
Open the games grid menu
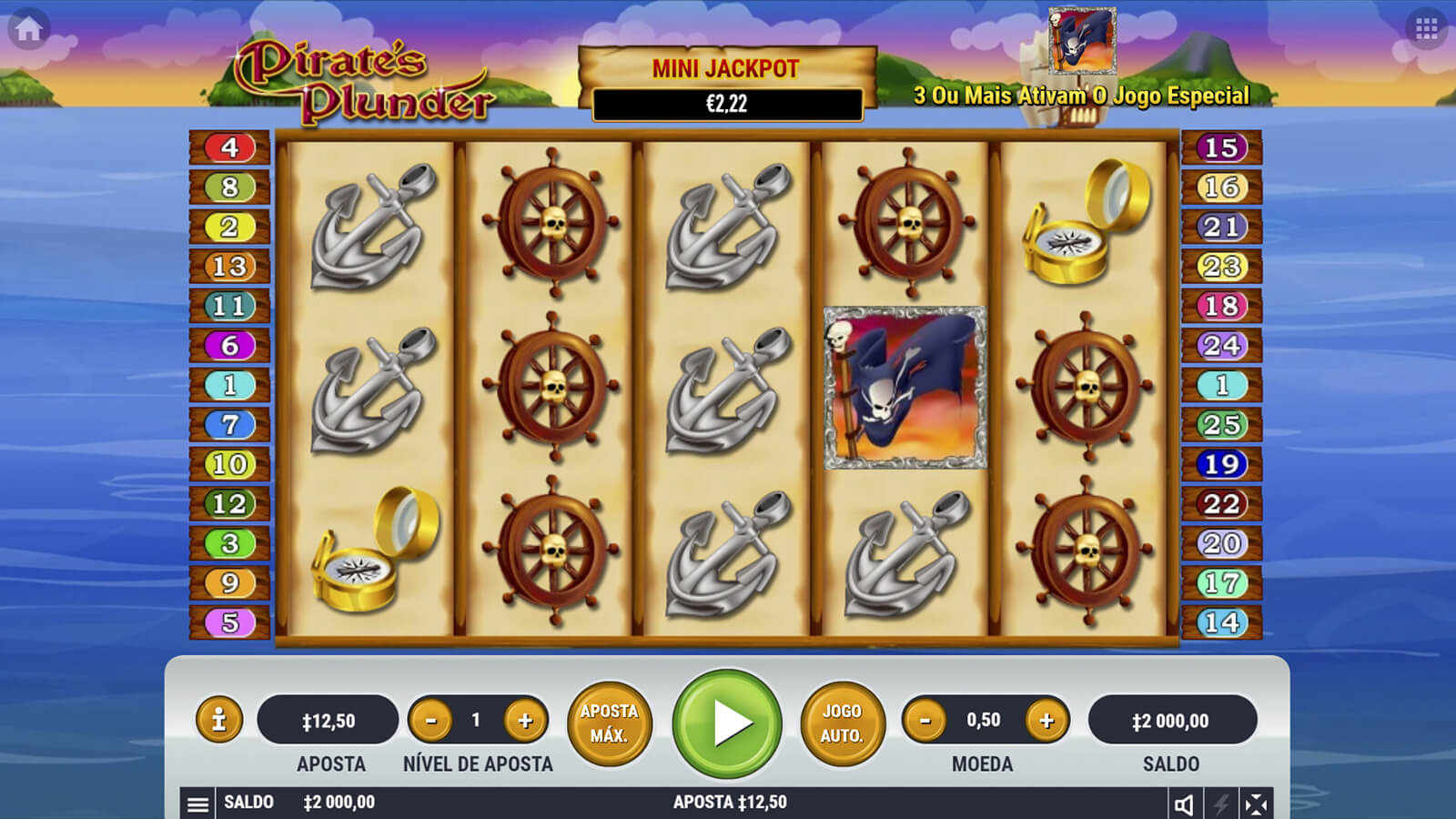tap(1426, 29)
